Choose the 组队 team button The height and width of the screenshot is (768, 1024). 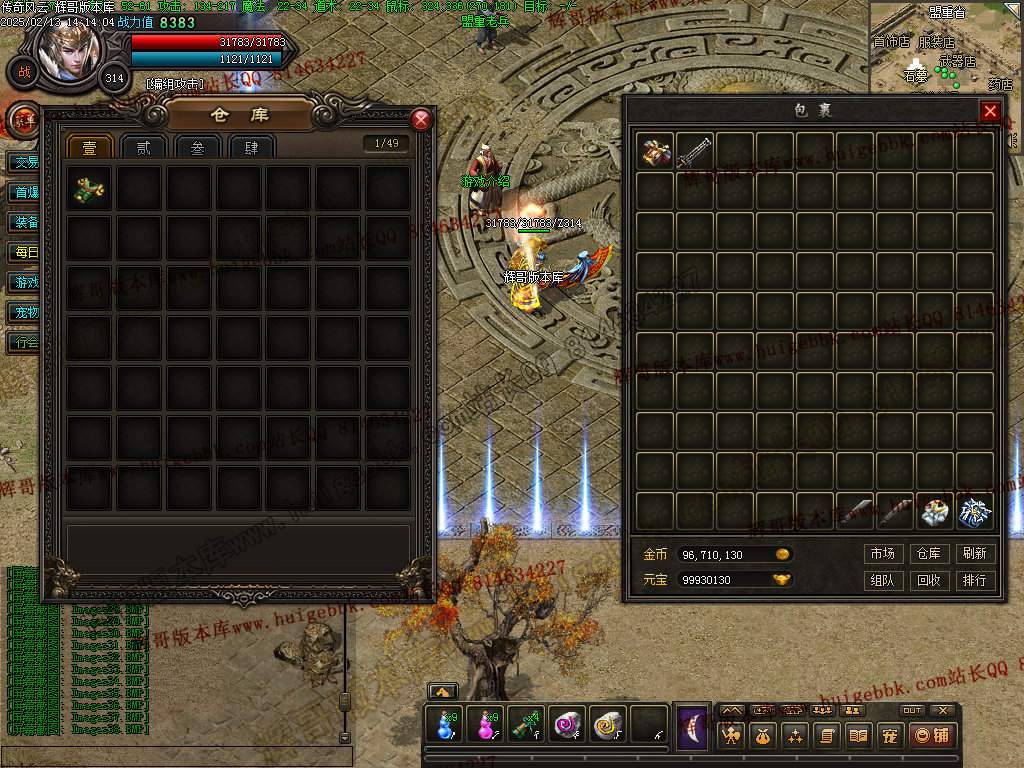coord(882,580)
